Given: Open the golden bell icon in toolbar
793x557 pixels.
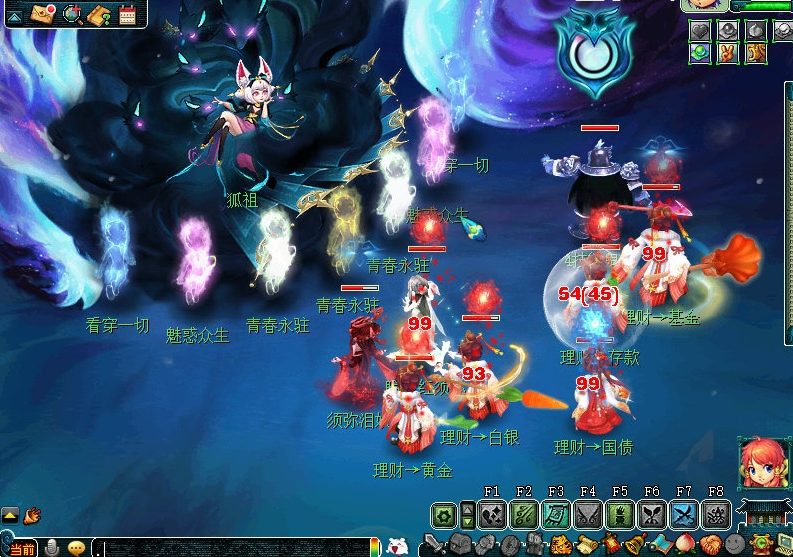Looking at the screenshot, I should click(x=636, y=546).
